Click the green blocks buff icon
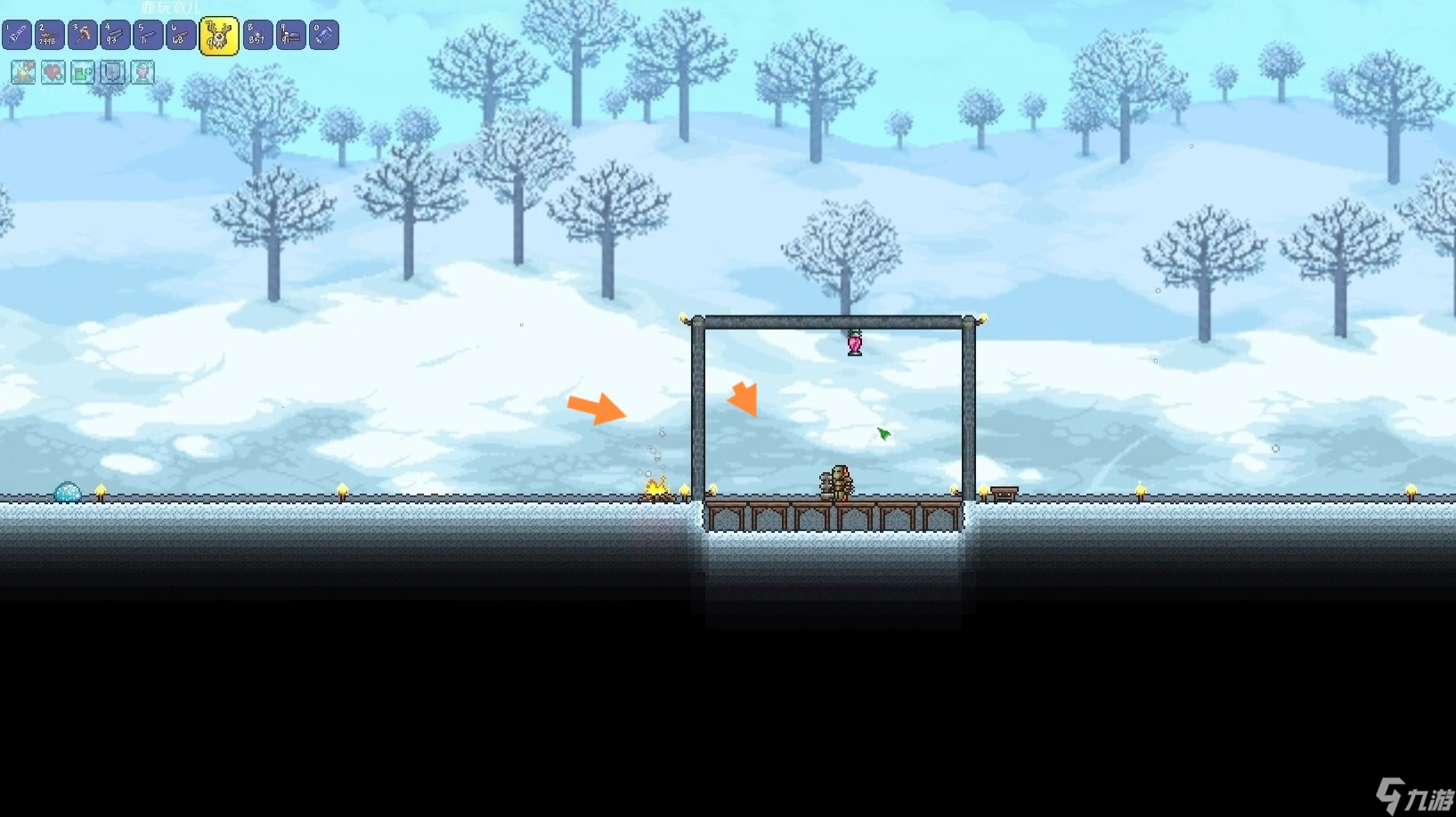This screenshot has height=817, width=1456. [x=83, y=72]
